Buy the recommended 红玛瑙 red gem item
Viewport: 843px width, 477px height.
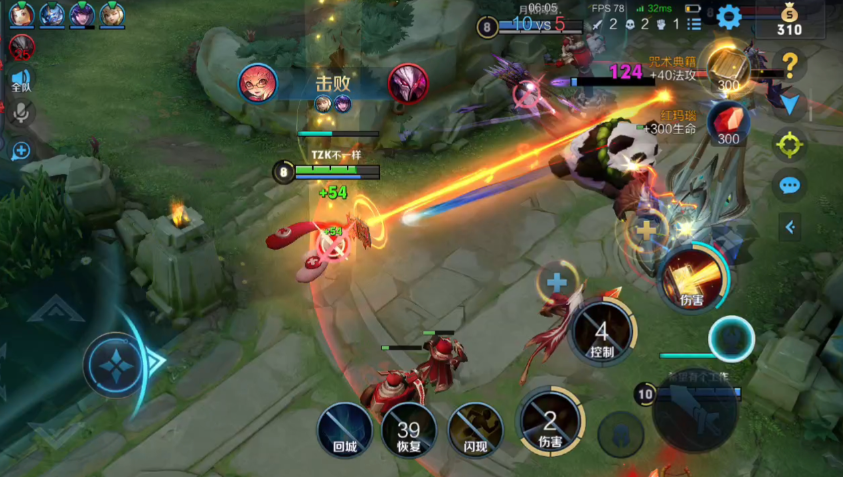[727, 123]
